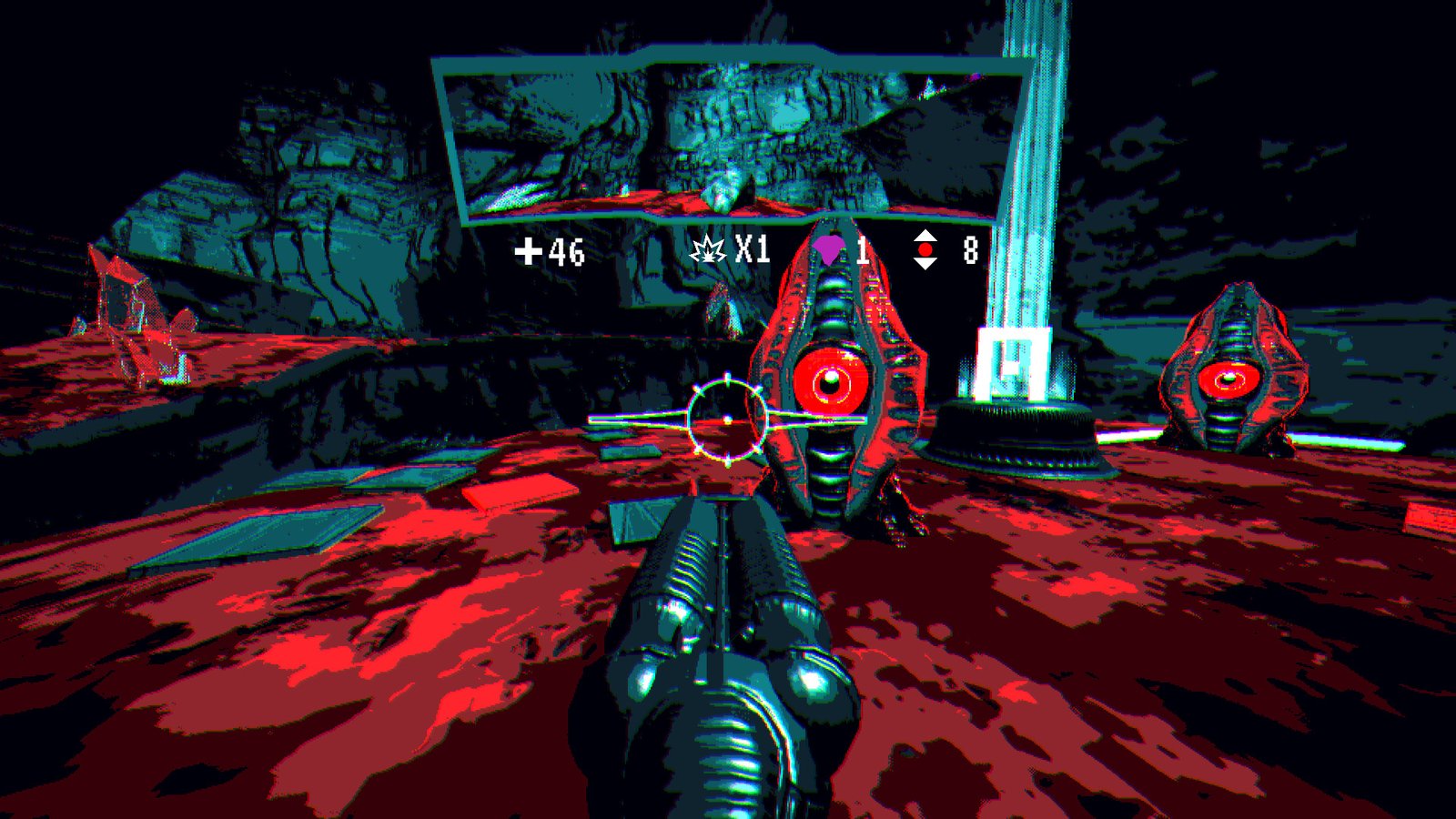Click the ammo count number 8
The height and width of the screenshot is (819, 1456).
pyautogui.click(x=968, y=248)
